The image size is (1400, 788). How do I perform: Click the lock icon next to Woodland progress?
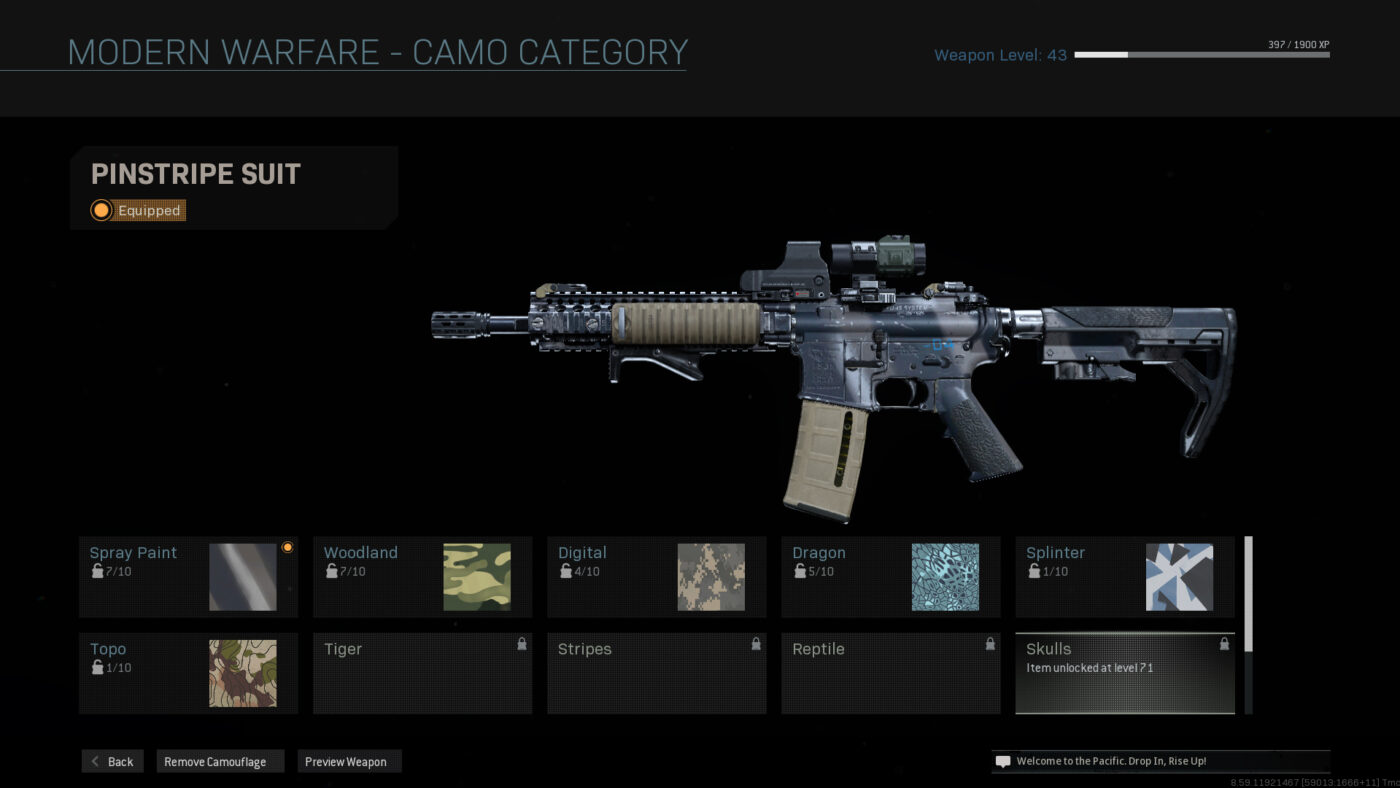[331, 571]
